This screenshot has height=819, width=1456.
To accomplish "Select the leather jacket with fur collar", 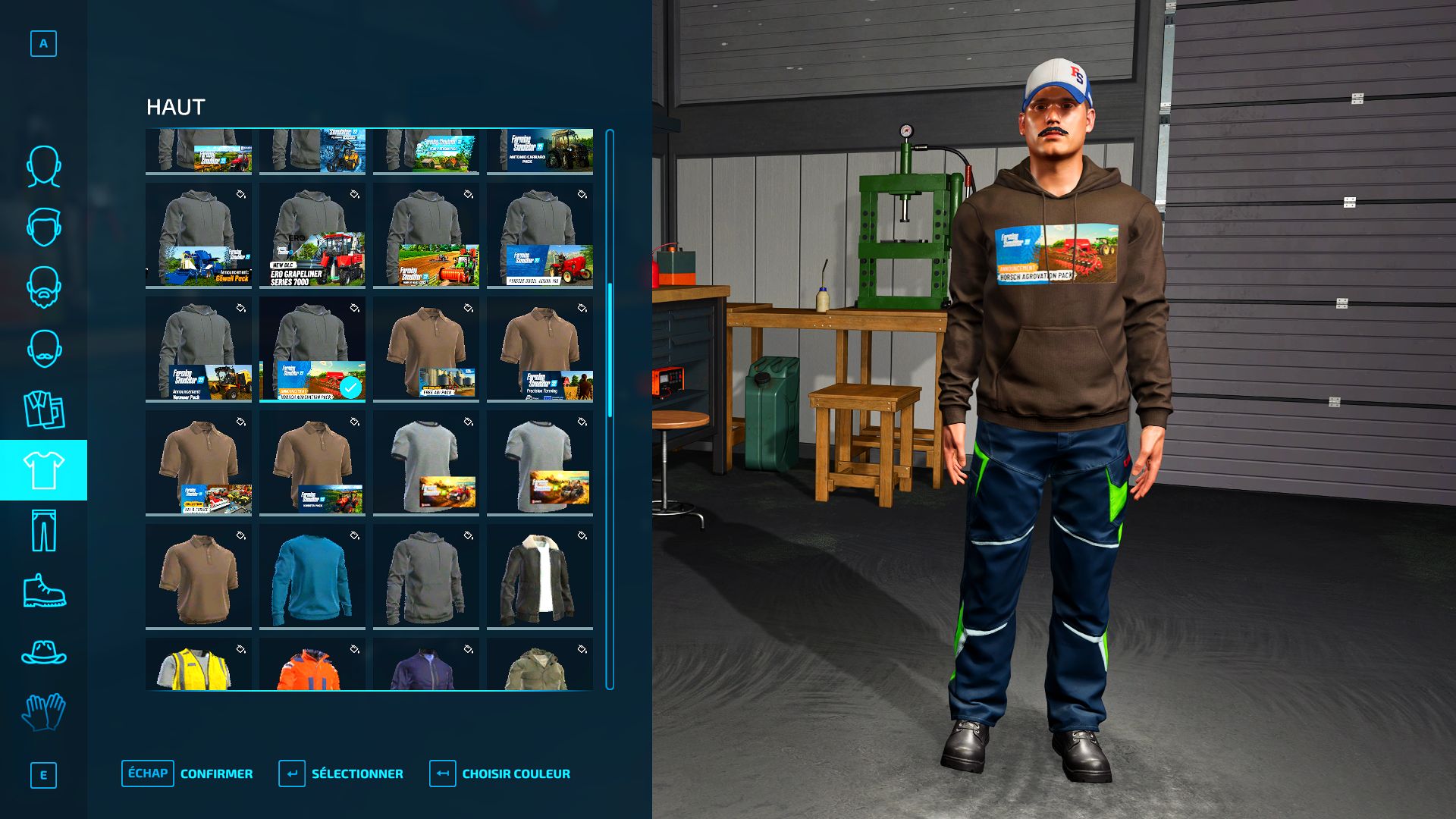I will pos(539,576).
